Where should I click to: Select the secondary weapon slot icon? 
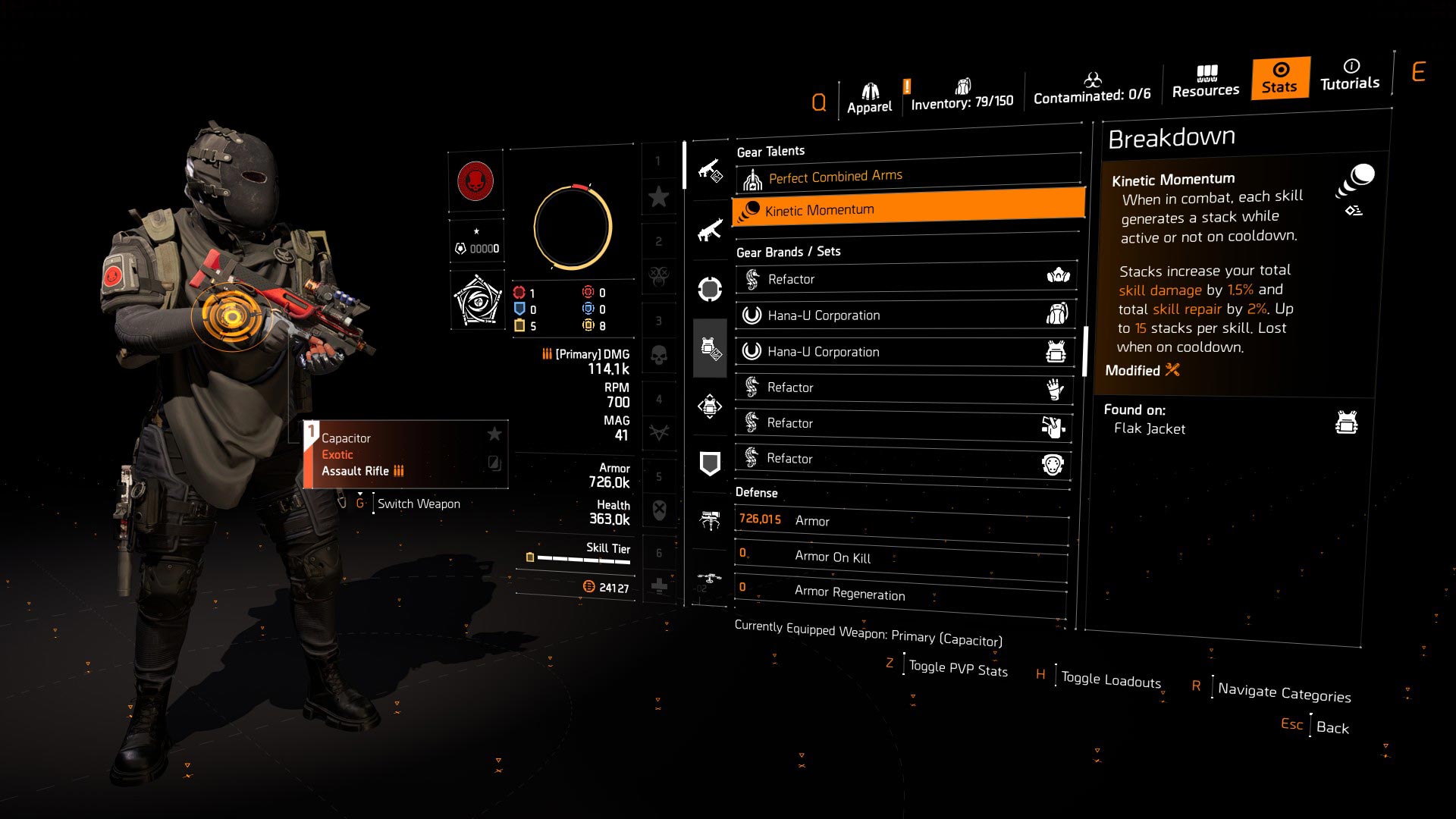tap(711, 231)
